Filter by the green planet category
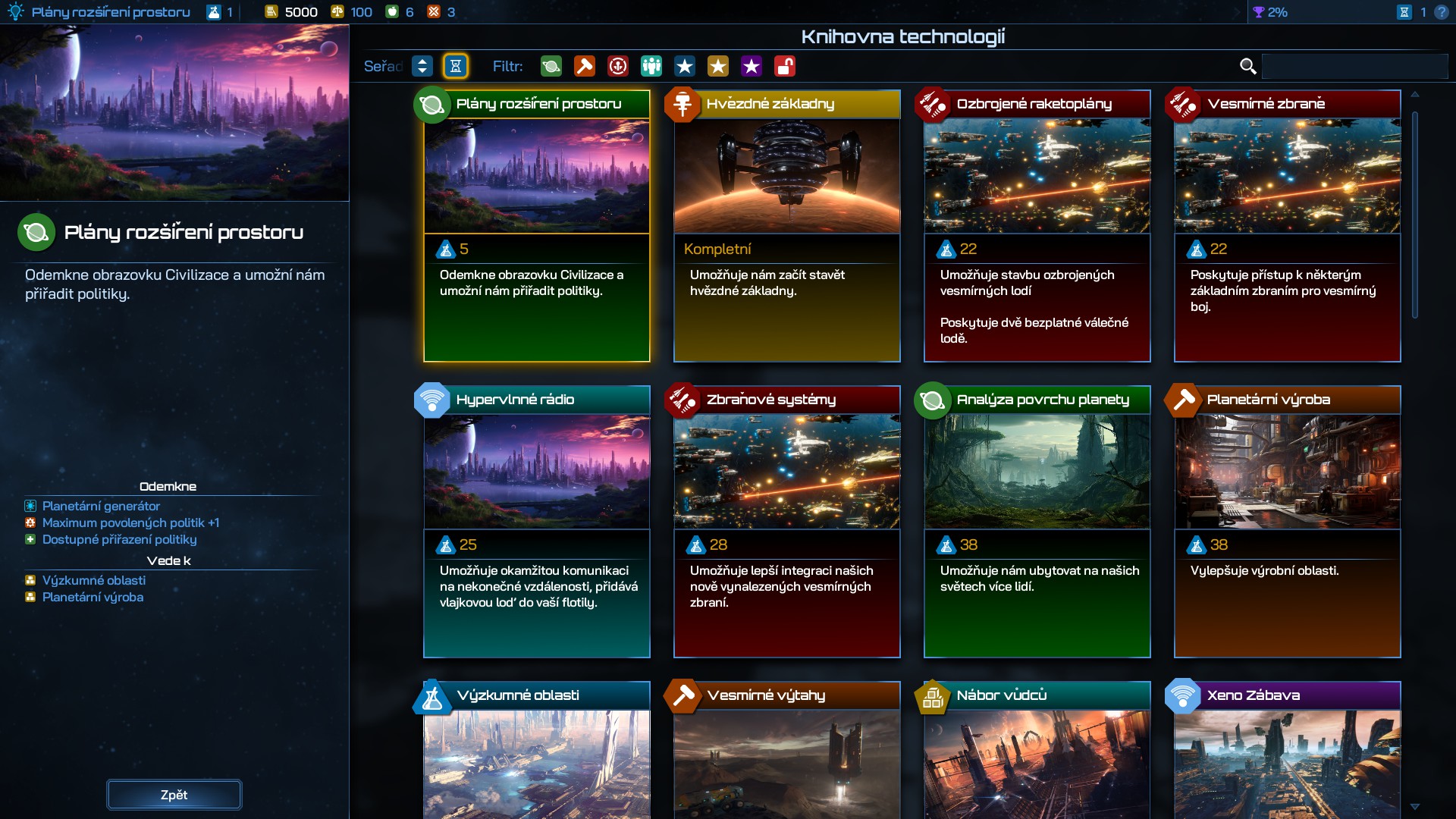 [x=551, y=67]
